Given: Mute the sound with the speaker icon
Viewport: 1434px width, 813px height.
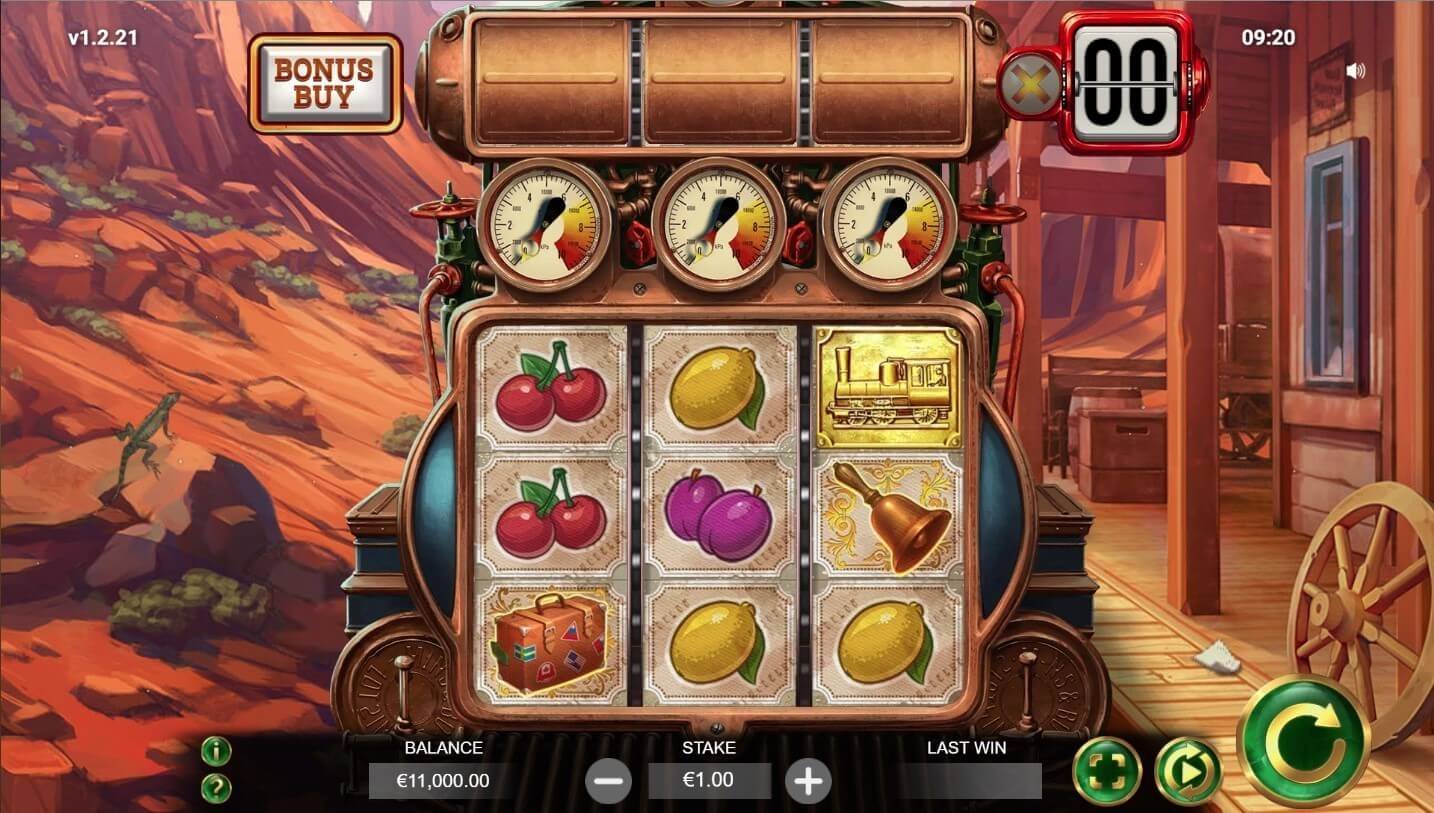Looking at the screenshot, I should (x=1355, y=71).
